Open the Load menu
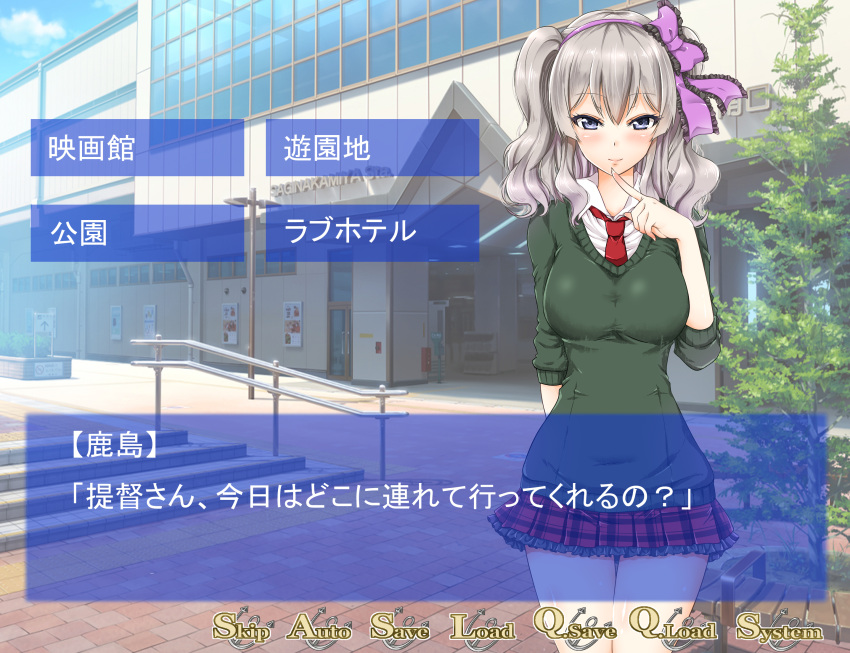Viewport: 850px width, 653px height. (482, 628)
